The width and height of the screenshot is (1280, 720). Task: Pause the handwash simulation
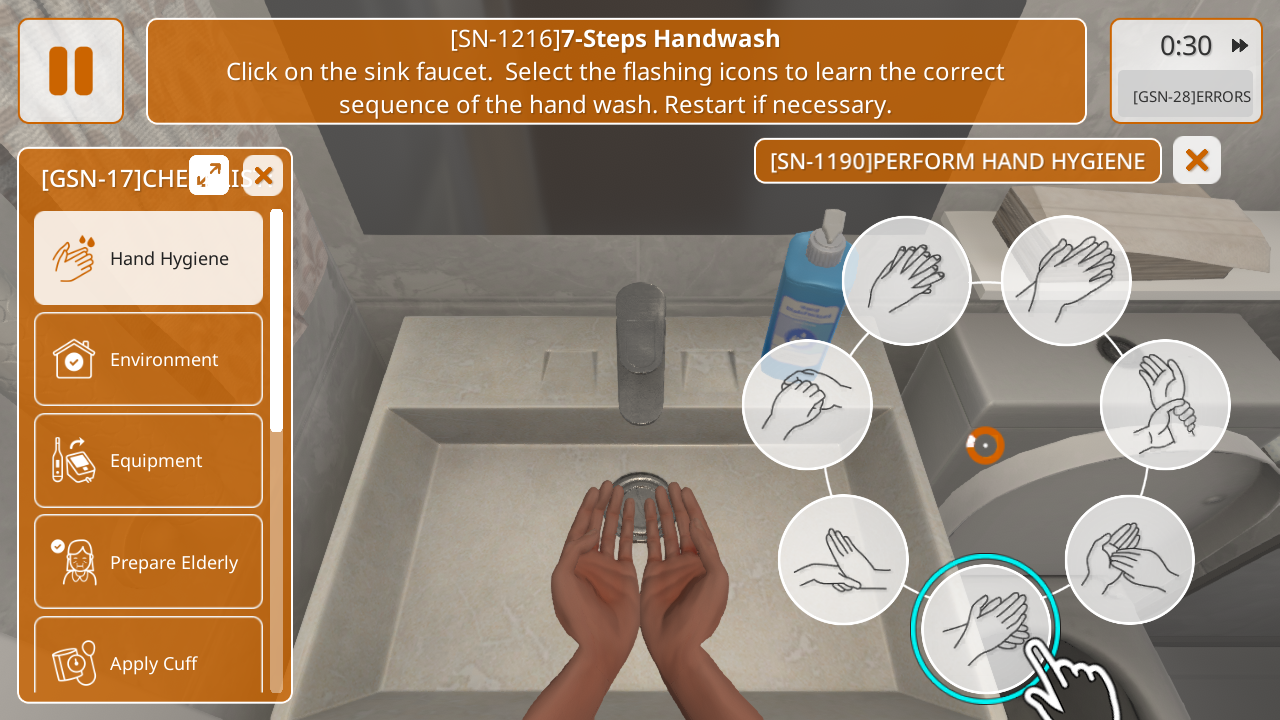coord(71,71)
